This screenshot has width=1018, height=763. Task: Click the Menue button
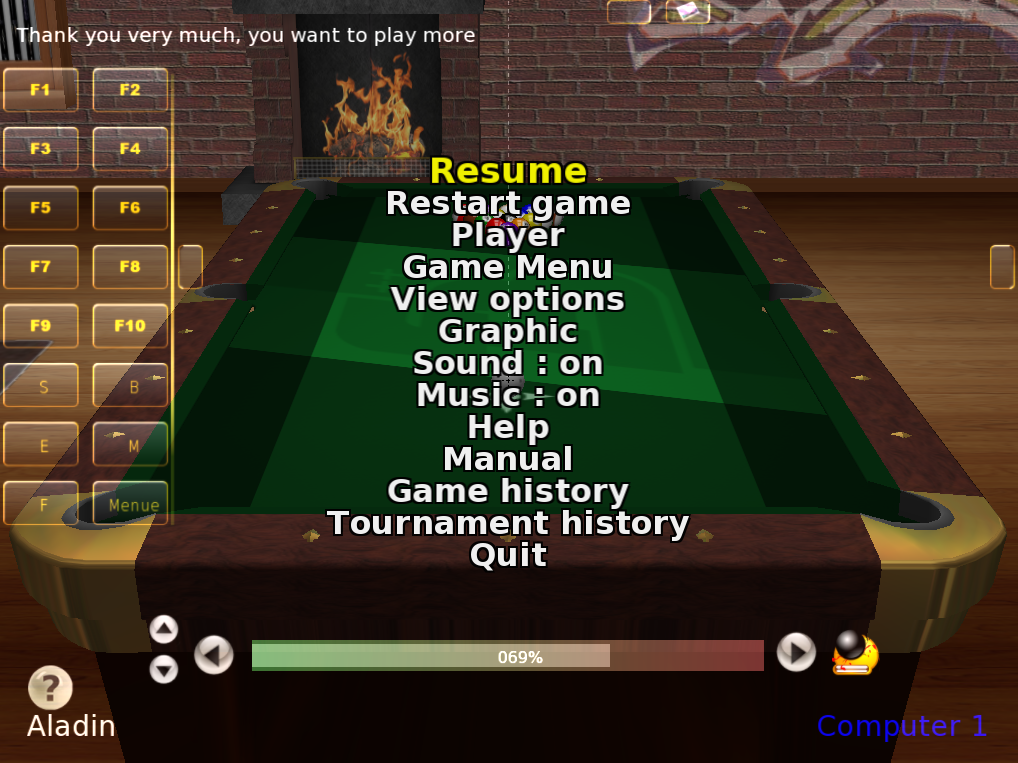(133, 504)
